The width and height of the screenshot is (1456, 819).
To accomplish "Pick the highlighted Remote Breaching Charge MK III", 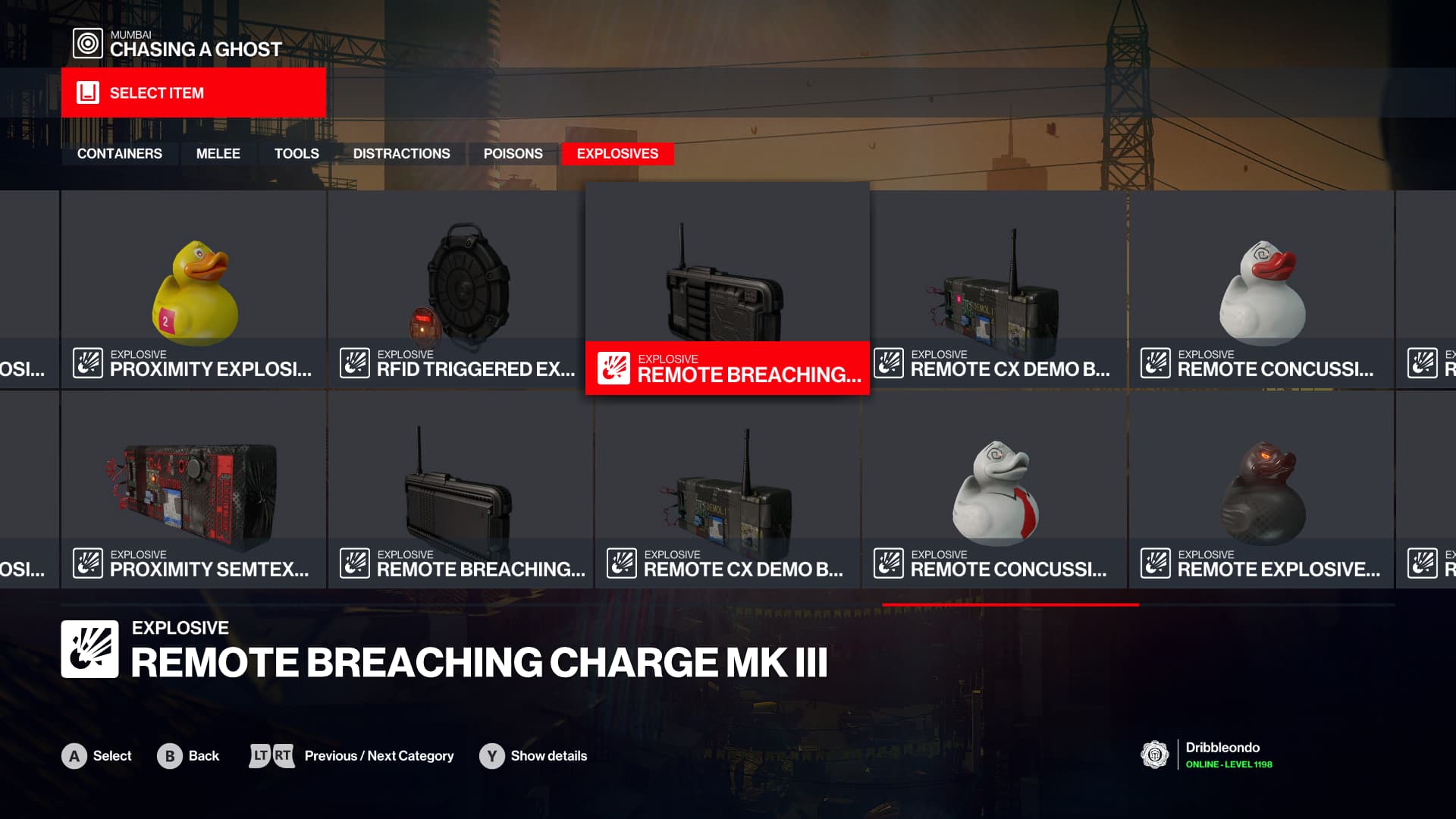I will coord(727,290).
